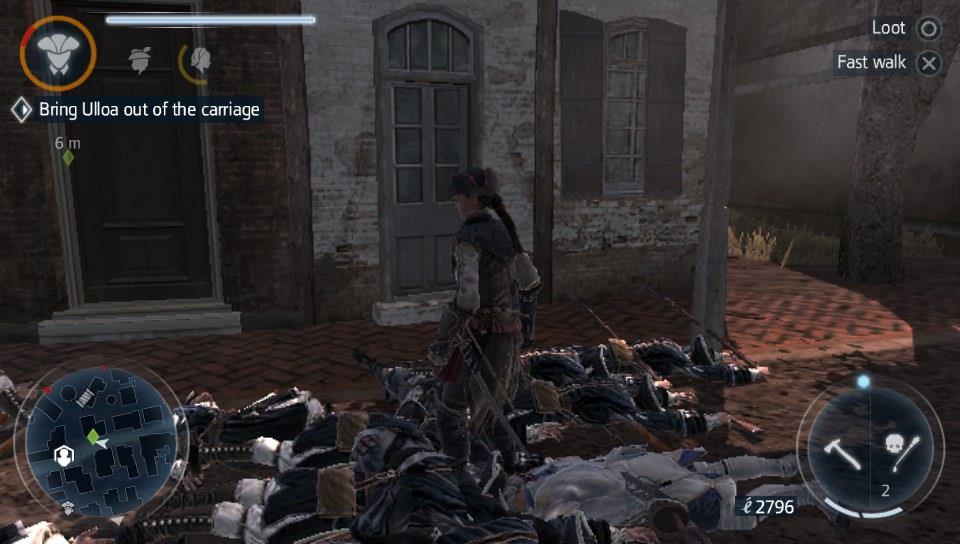Click the green waypoint marker labeled 6 m

68,157
